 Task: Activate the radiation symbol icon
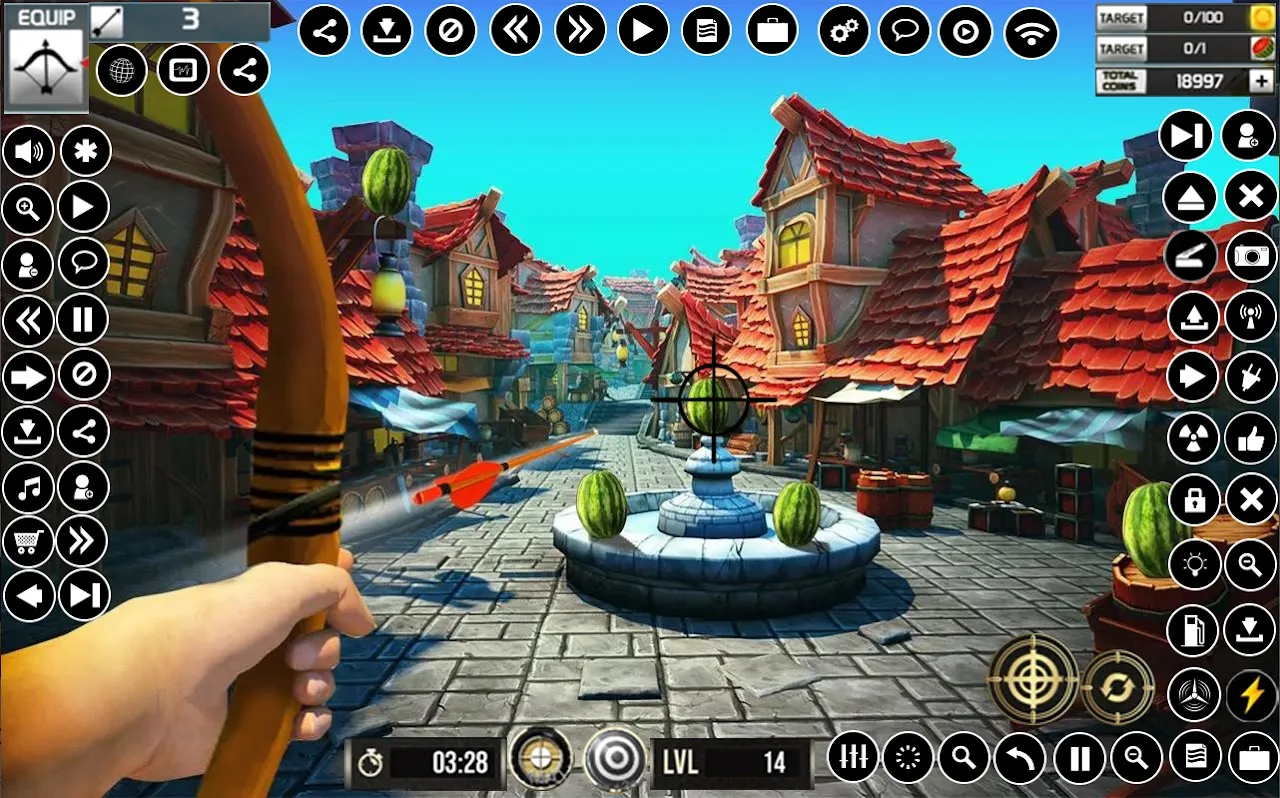tap(1193, 437)
